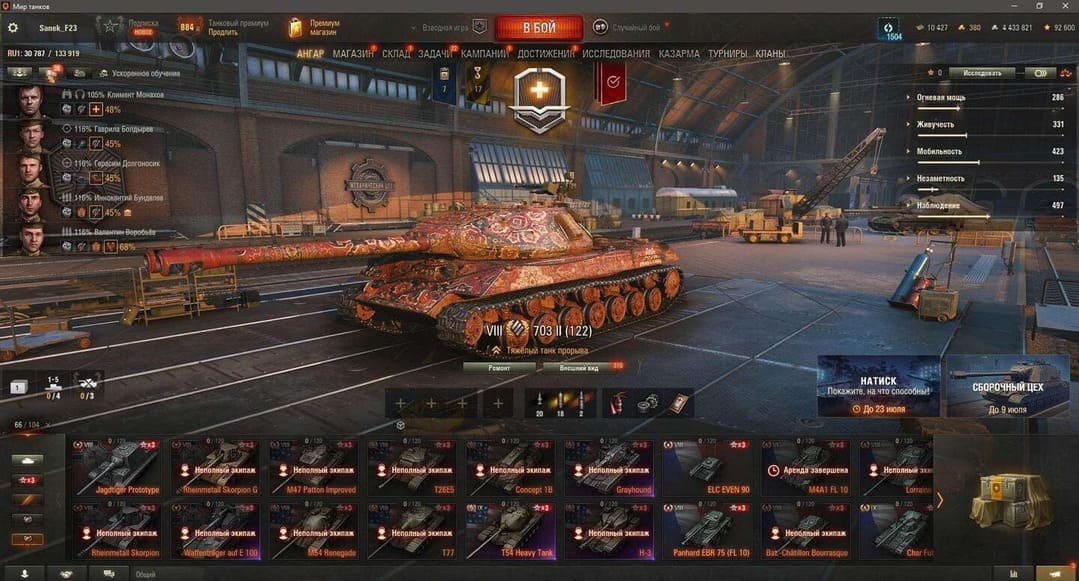Click the Исследовать research button
The image size is (1079, 581).
(x=982, y=73)
